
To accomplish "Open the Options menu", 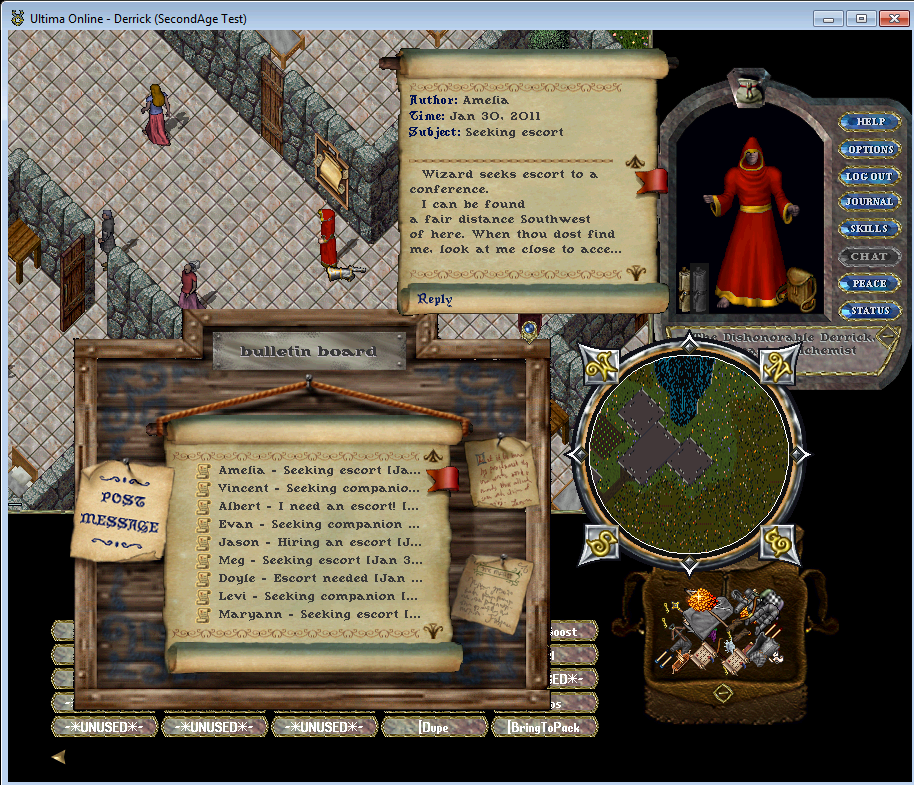I will tap(870, 149).
